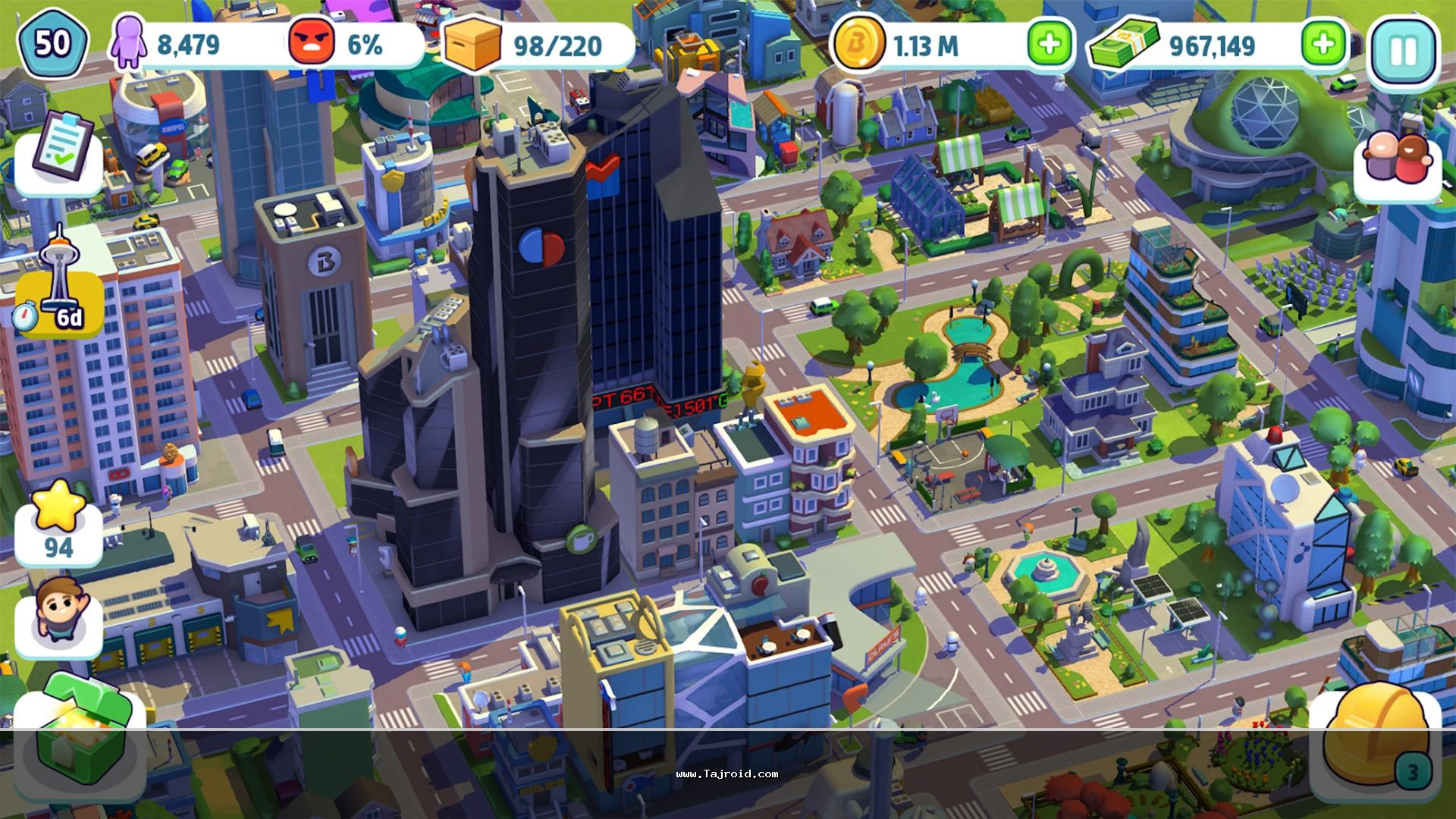This screenshot has height=819, width=1456.
Task: Buy more green cash with the plus button
Action: tap(1323, 44)
